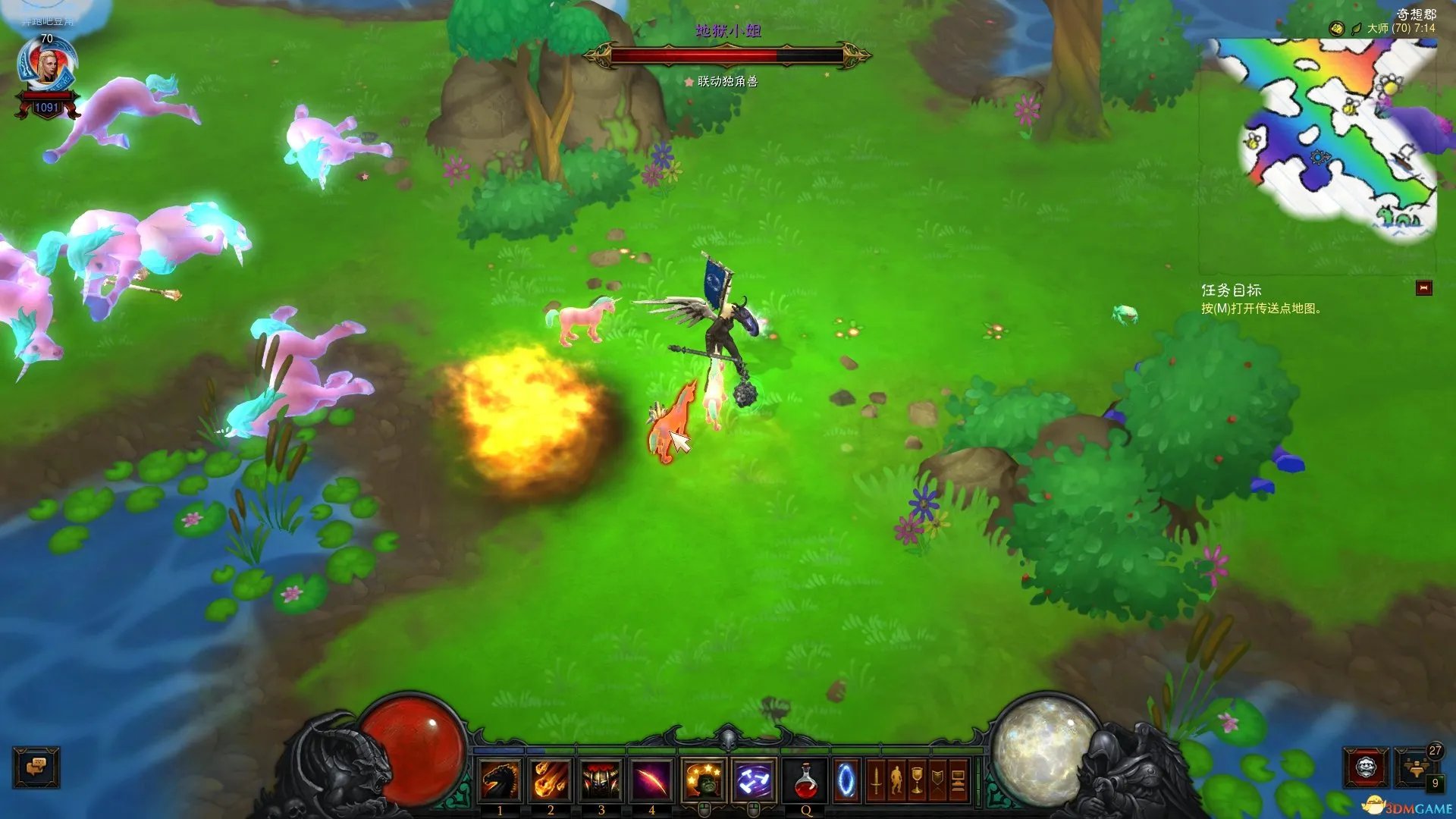The image size is (1456, 819).
Task: Open the stone face icon button
Action: click(x=1366, y=768)
